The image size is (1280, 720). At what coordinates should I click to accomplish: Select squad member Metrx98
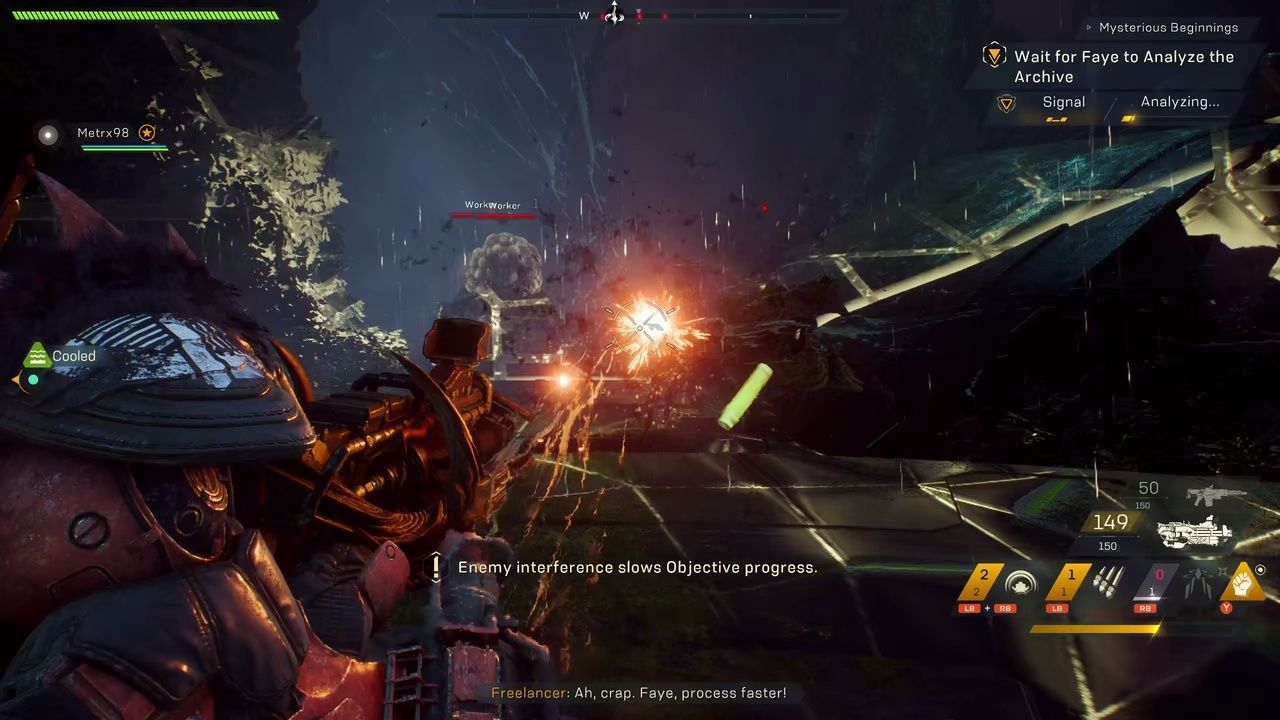103,133
